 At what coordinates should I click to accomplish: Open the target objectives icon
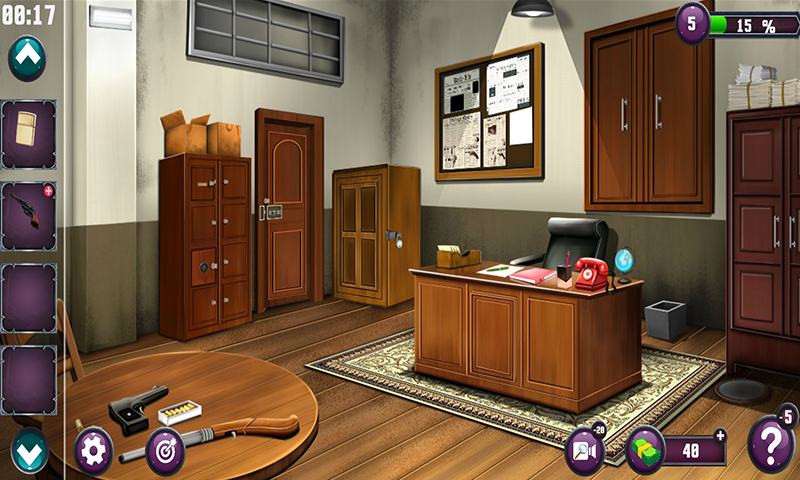(165, 450)
